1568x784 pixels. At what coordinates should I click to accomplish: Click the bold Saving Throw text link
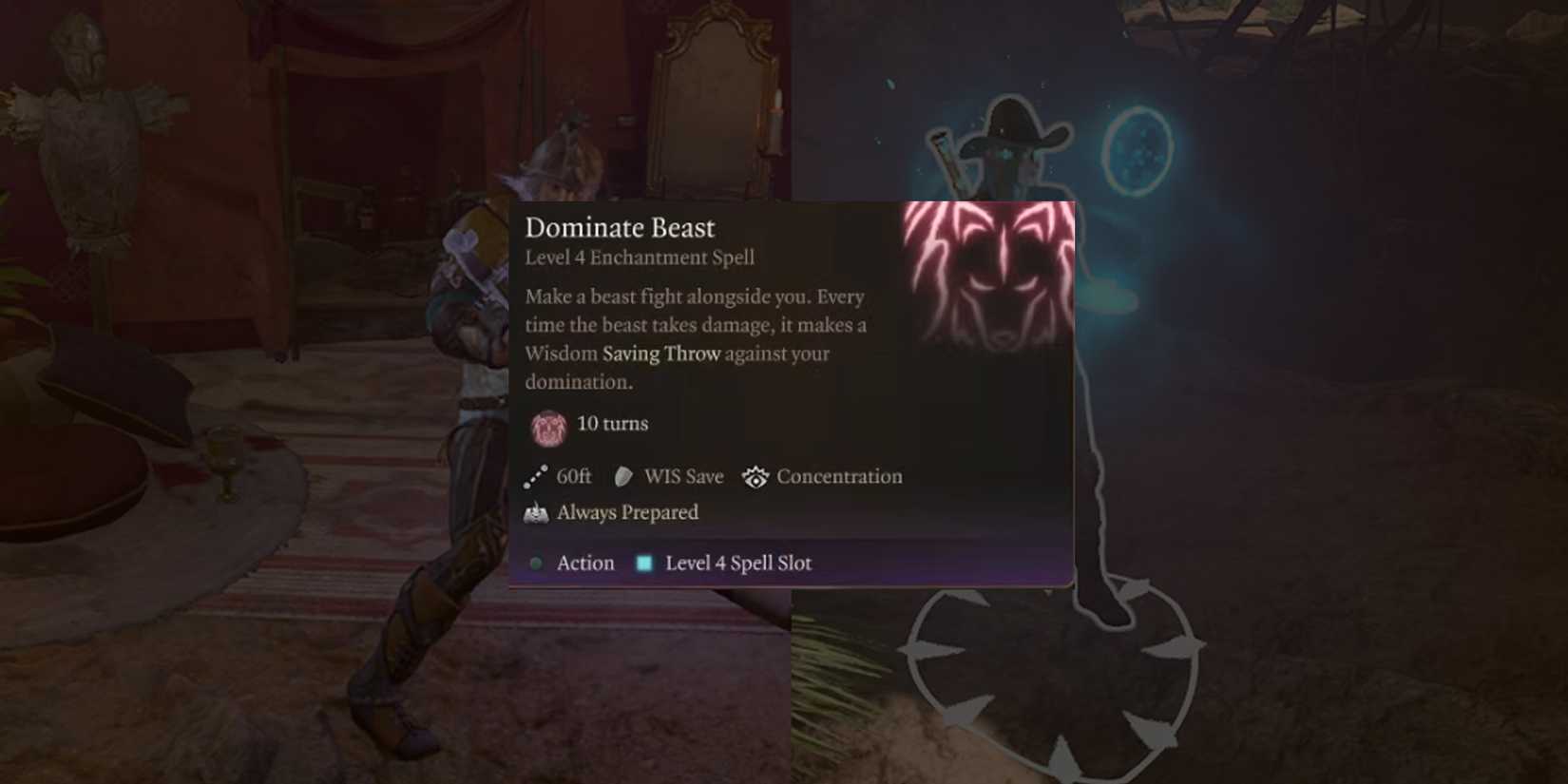coord(660,354)
